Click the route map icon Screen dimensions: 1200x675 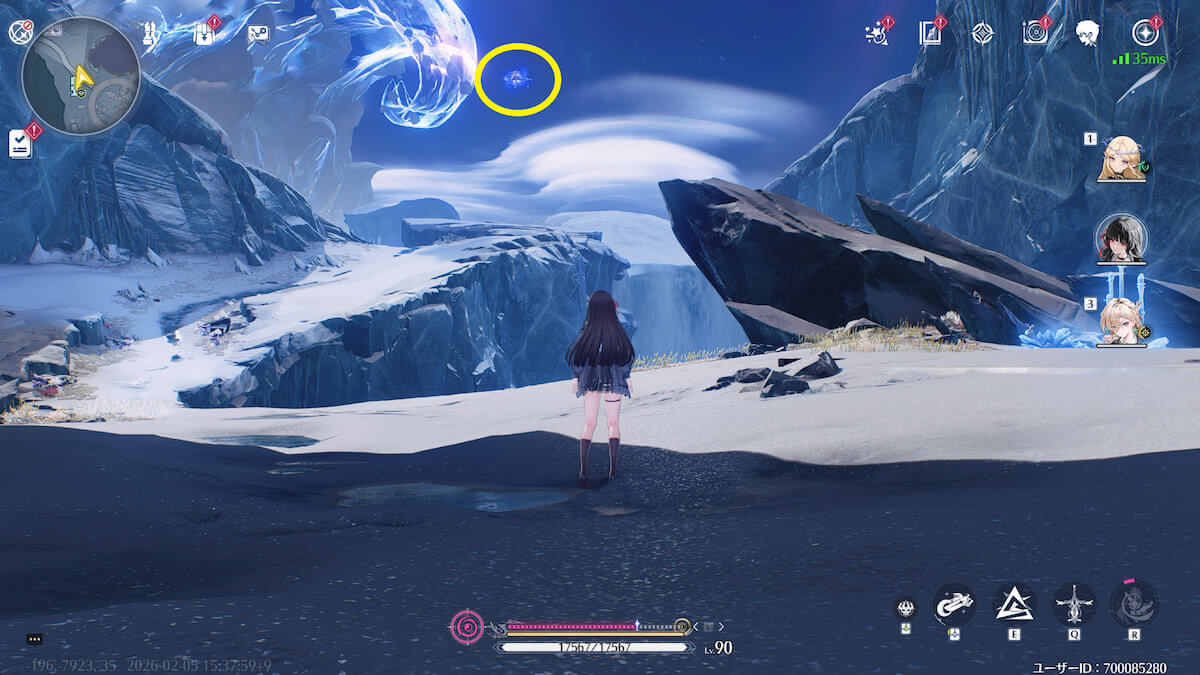[258, 34]
